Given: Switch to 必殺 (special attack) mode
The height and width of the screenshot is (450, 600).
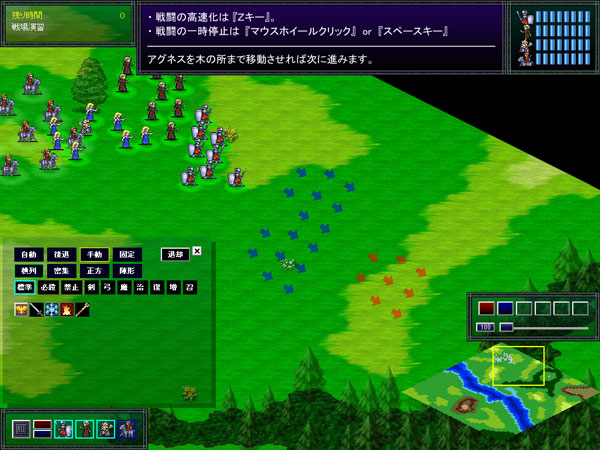Looking at the screenshot, I should click(48, 288).
